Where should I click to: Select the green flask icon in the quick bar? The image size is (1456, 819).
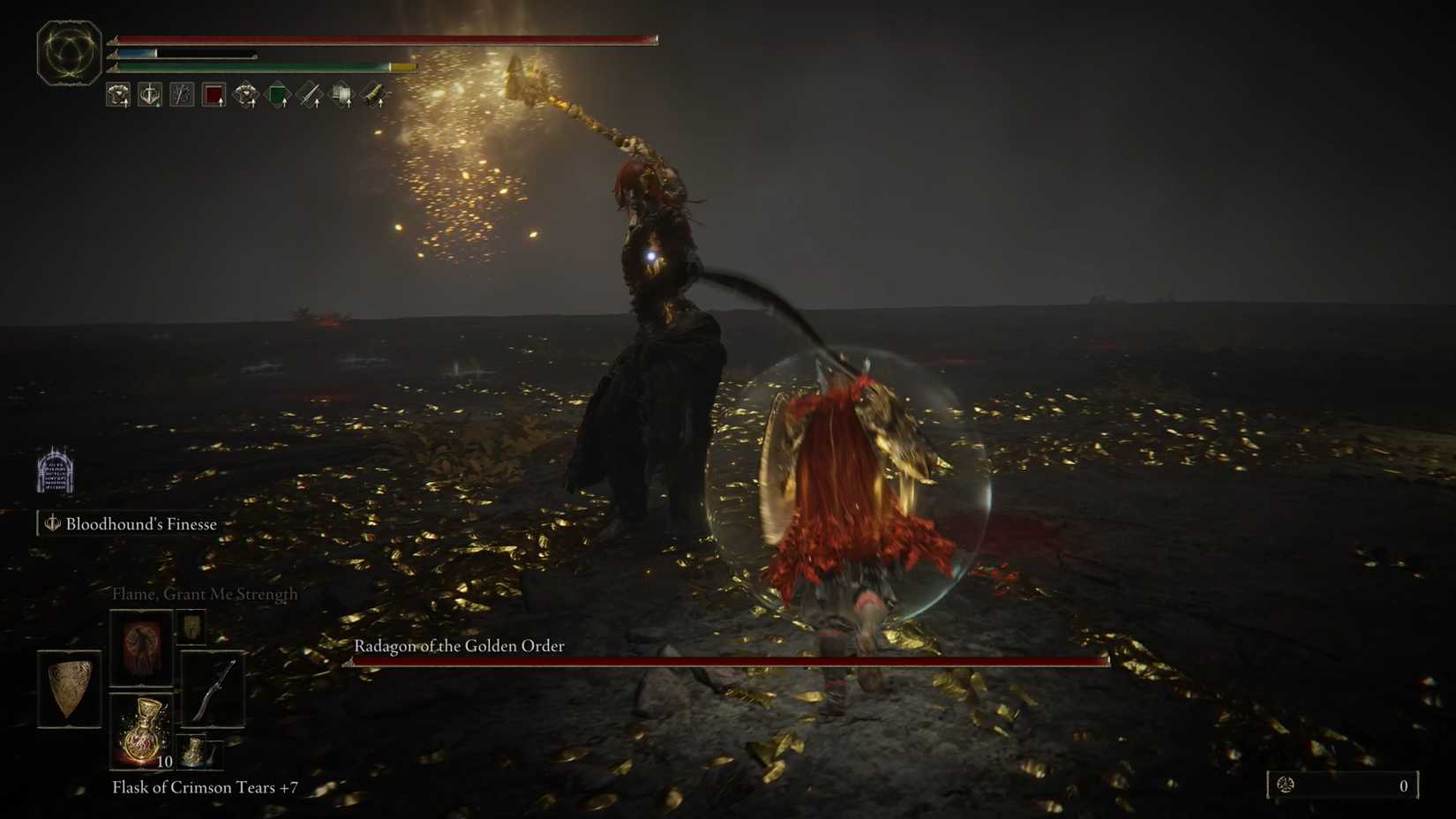click(x=277, y=94)
